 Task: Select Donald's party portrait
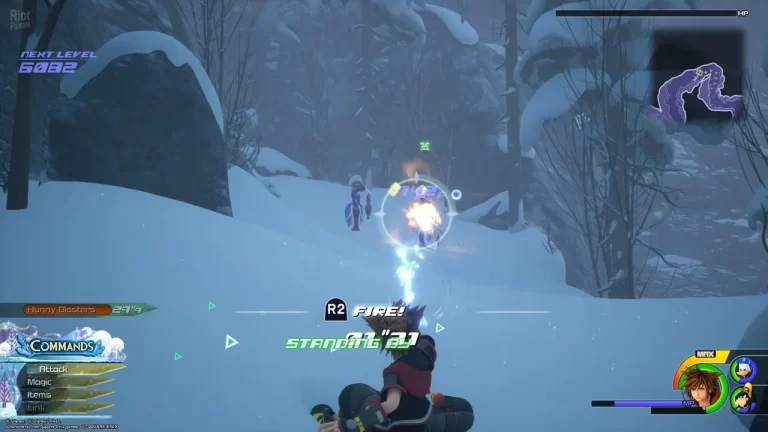(x=743, y=370)
